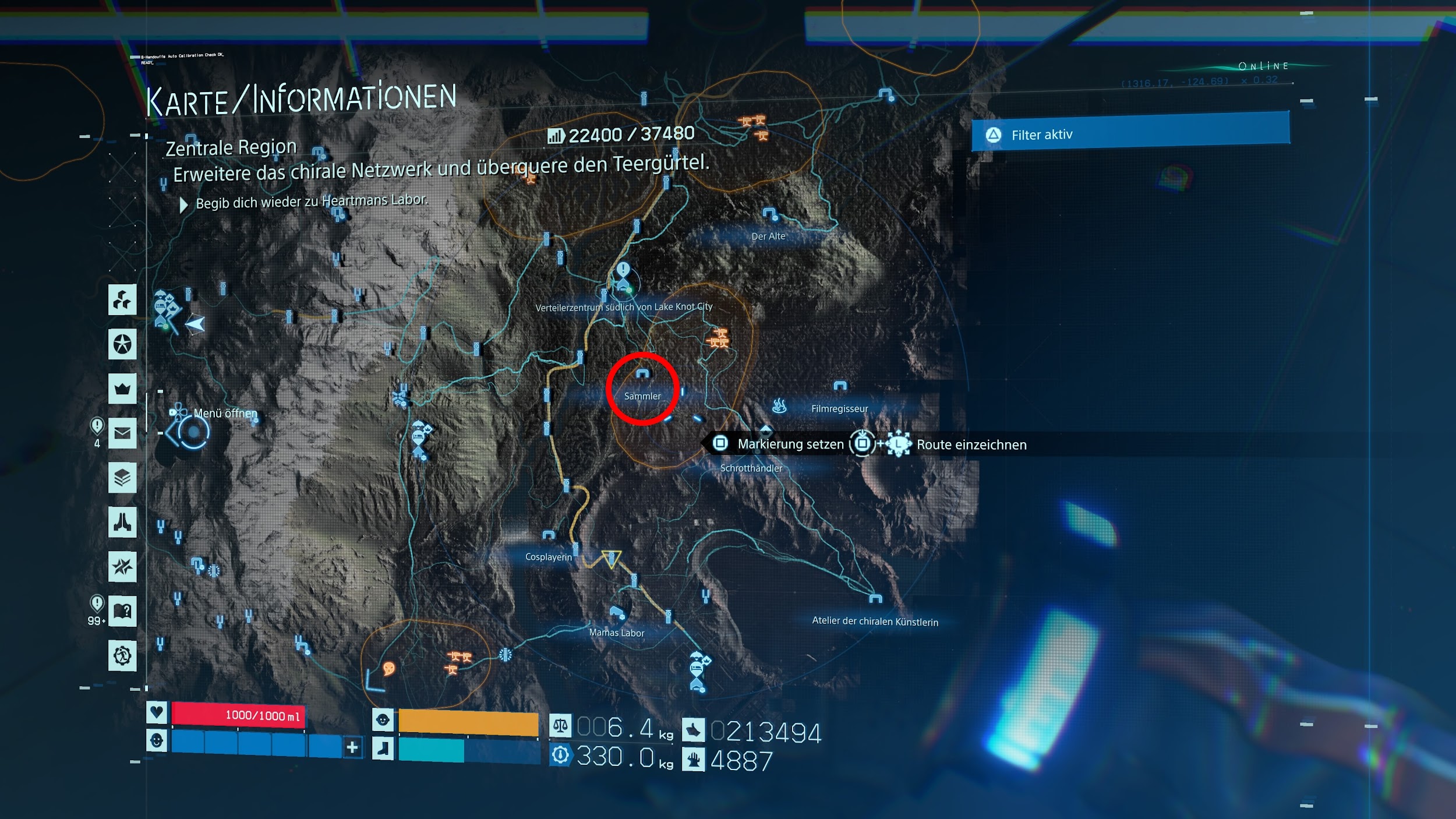Select the Mamas Labor map marker

tap(616, 612)
